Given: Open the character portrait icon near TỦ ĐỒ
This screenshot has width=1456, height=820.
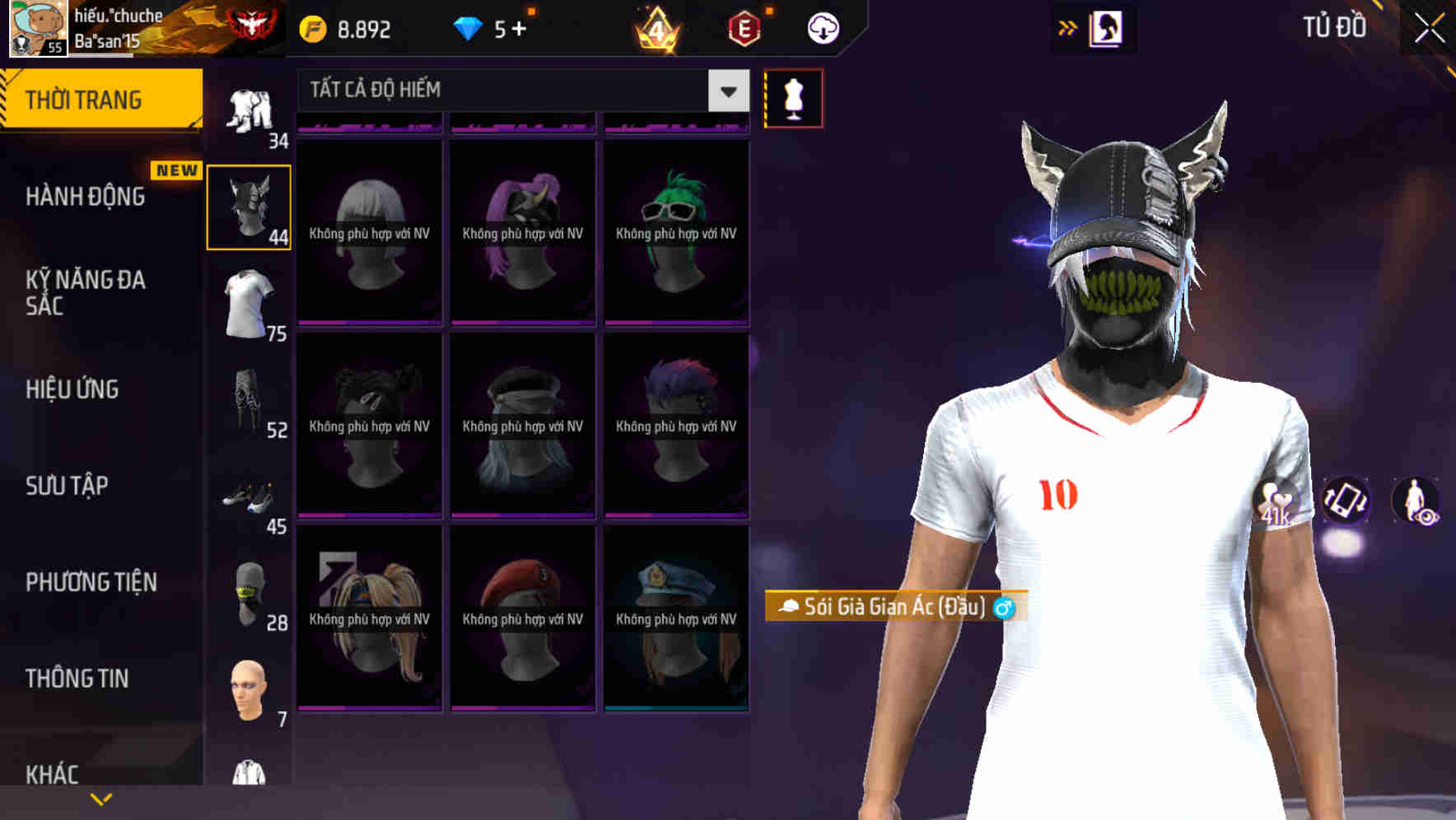Looking at the screenshot, I should (x=1105, y=27).
